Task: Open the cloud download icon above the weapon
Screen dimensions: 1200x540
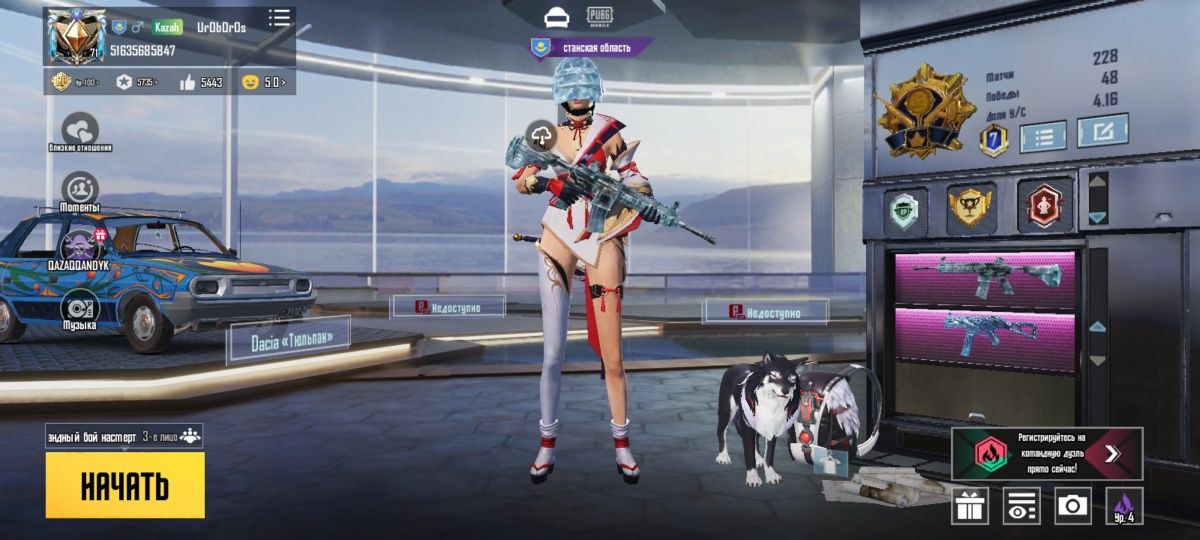Action: point(542,136)
